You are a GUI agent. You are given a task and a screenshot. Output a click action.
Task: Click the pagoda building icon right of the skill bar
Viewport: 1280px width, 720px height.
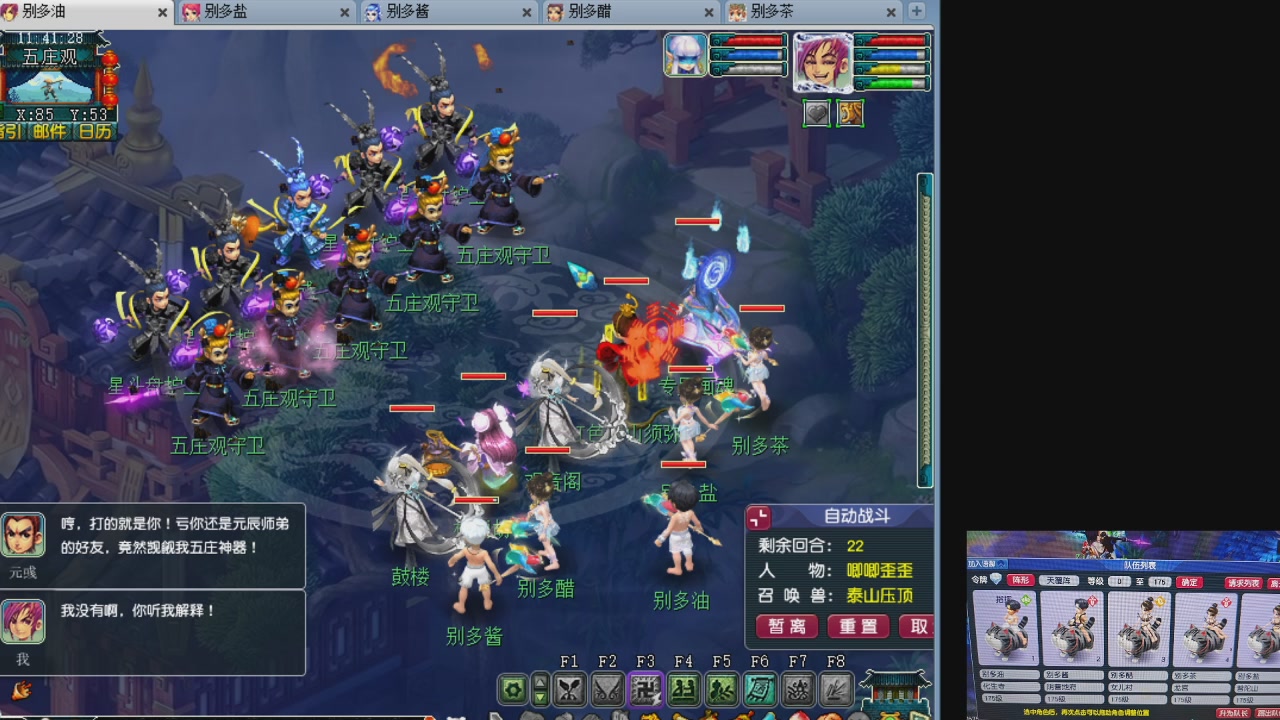click(897, 690)
